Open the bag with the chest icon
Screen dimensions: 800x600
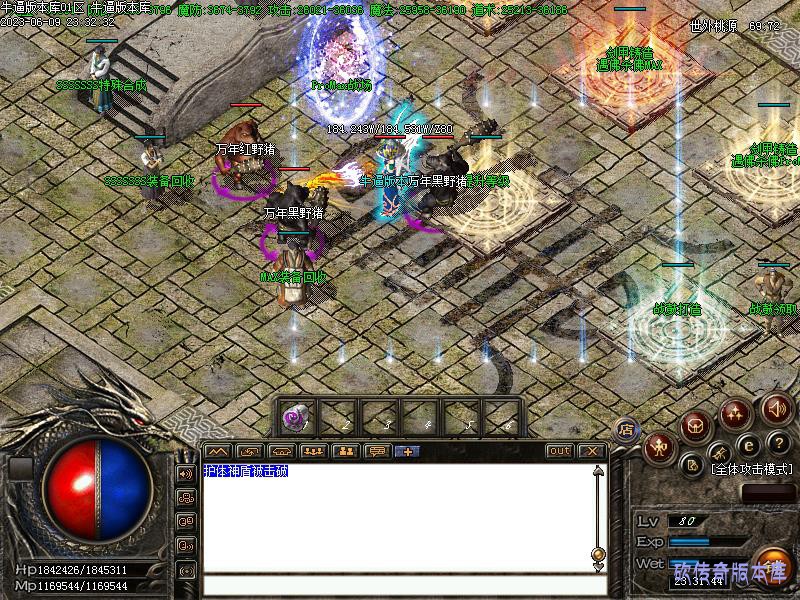click(x=697, y=427)
